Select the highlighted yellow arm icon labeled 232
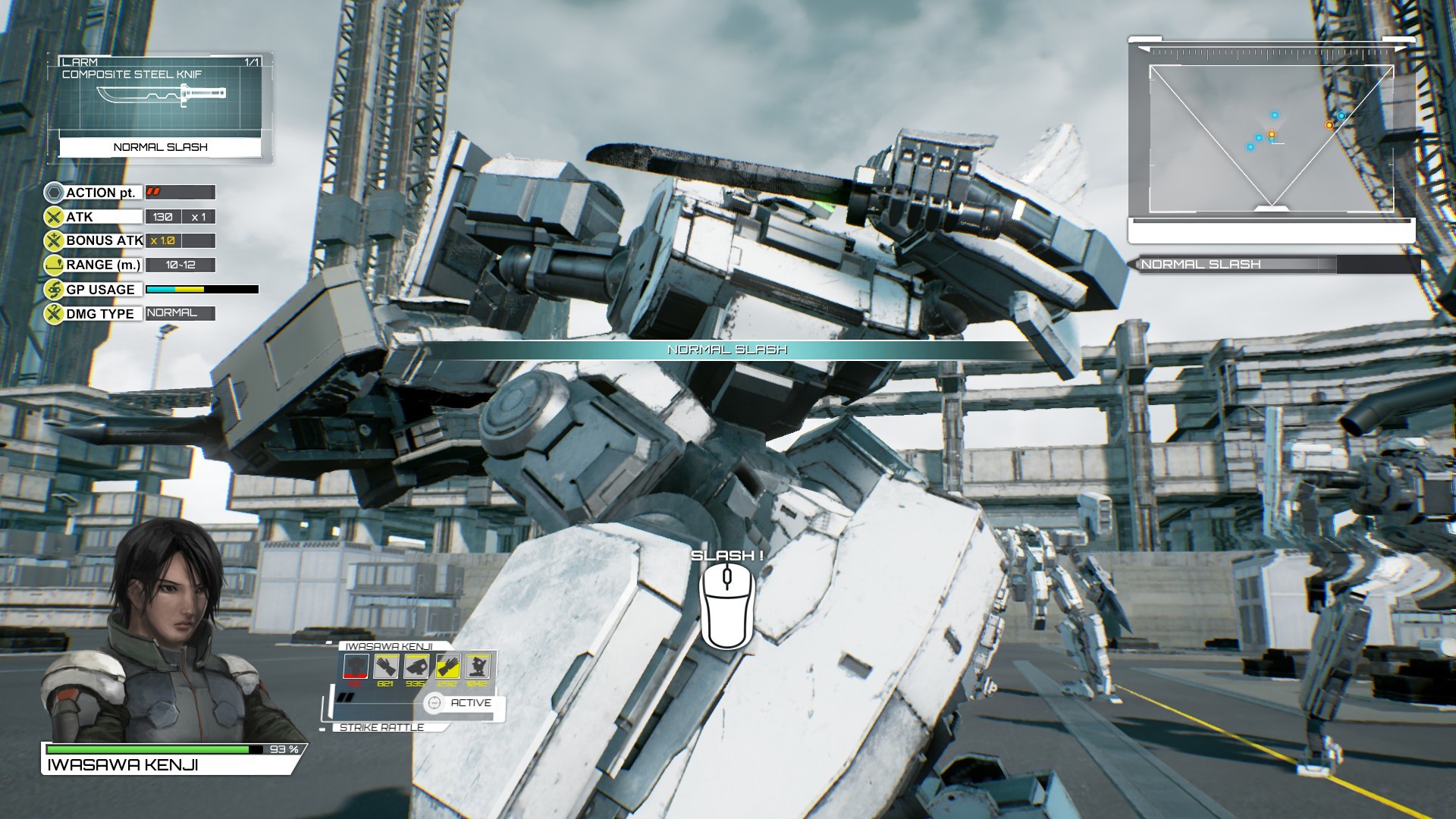Screen dimensions: 1456x819 (x=447, y=666)
